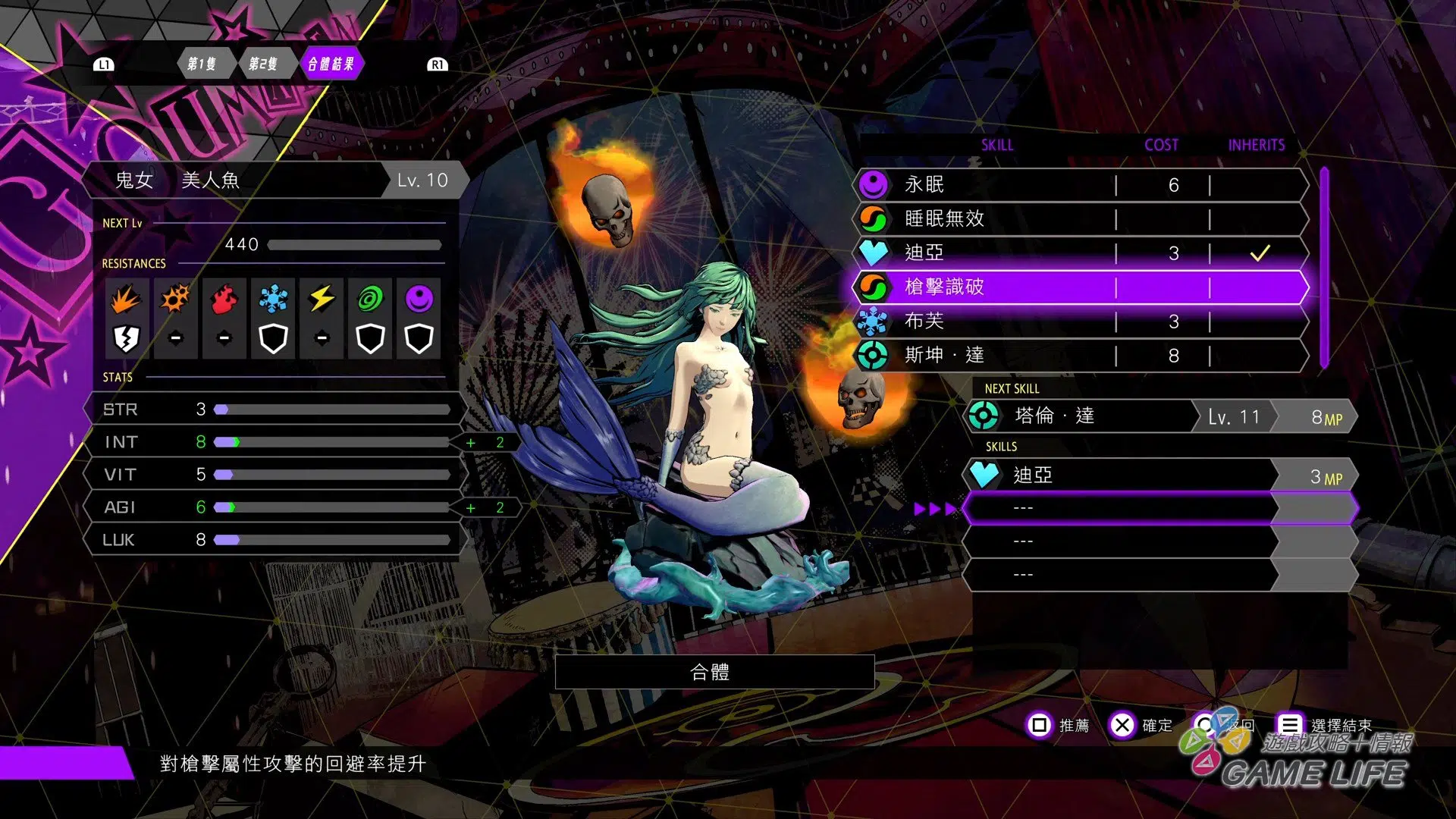1456x819 pixels.
Task: Select the physical resistance icon
Action: 126,300
